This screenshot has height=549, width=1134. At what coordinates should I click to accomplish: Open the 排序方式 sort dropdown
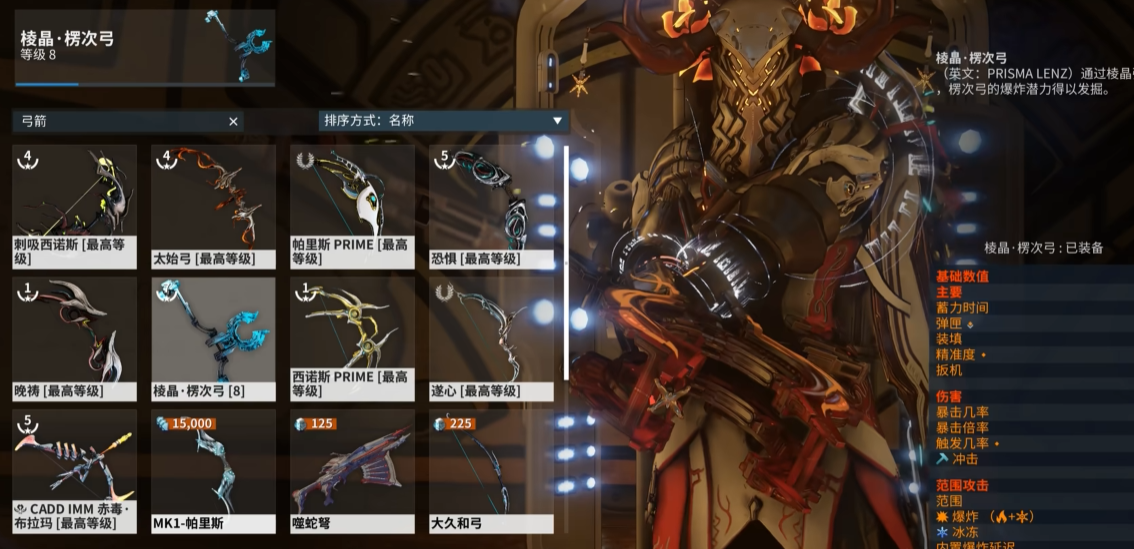[443, 121]
